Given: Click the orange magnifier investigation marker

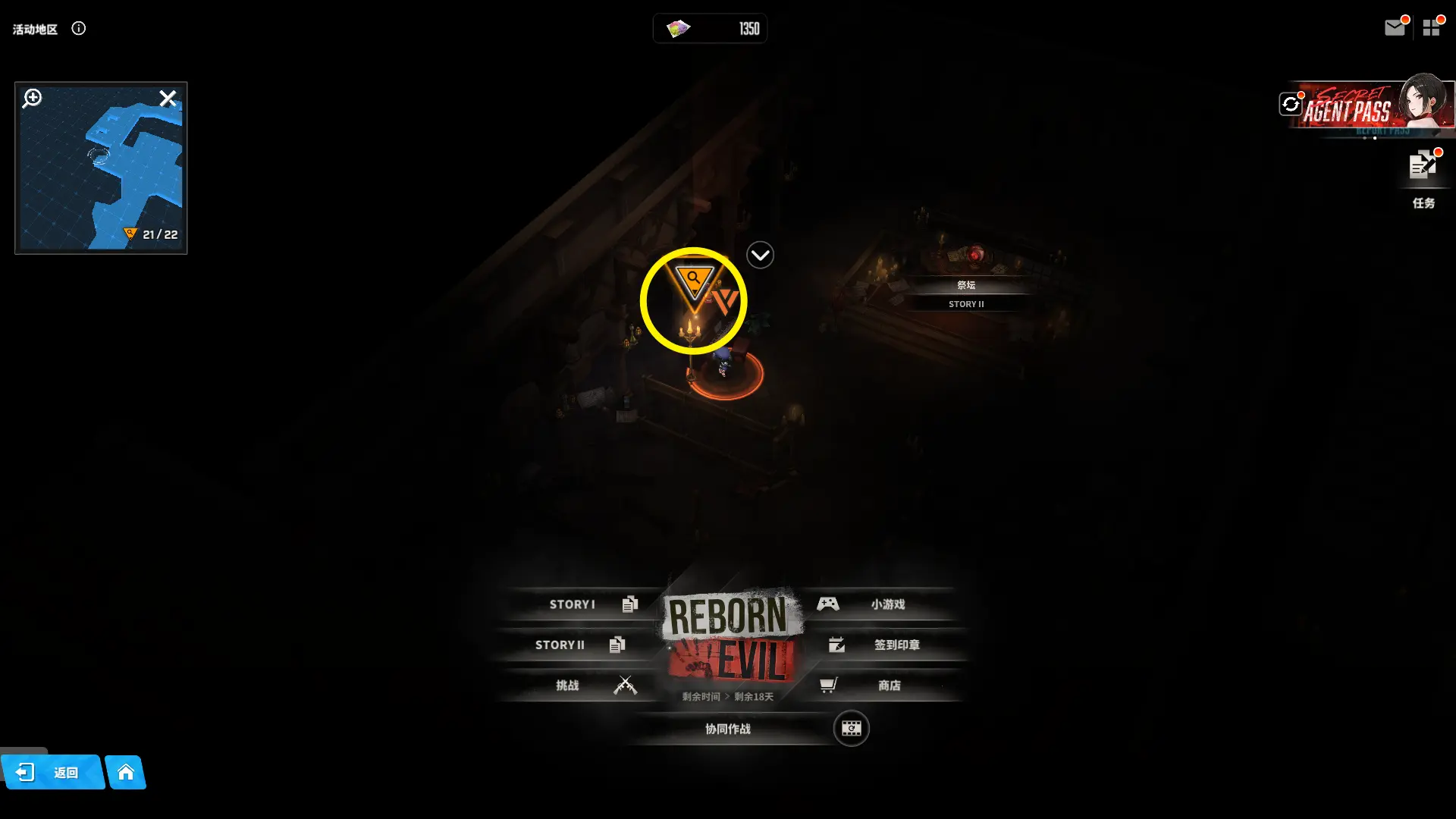Looking at the screenshot, I should [x=693, y=281].
